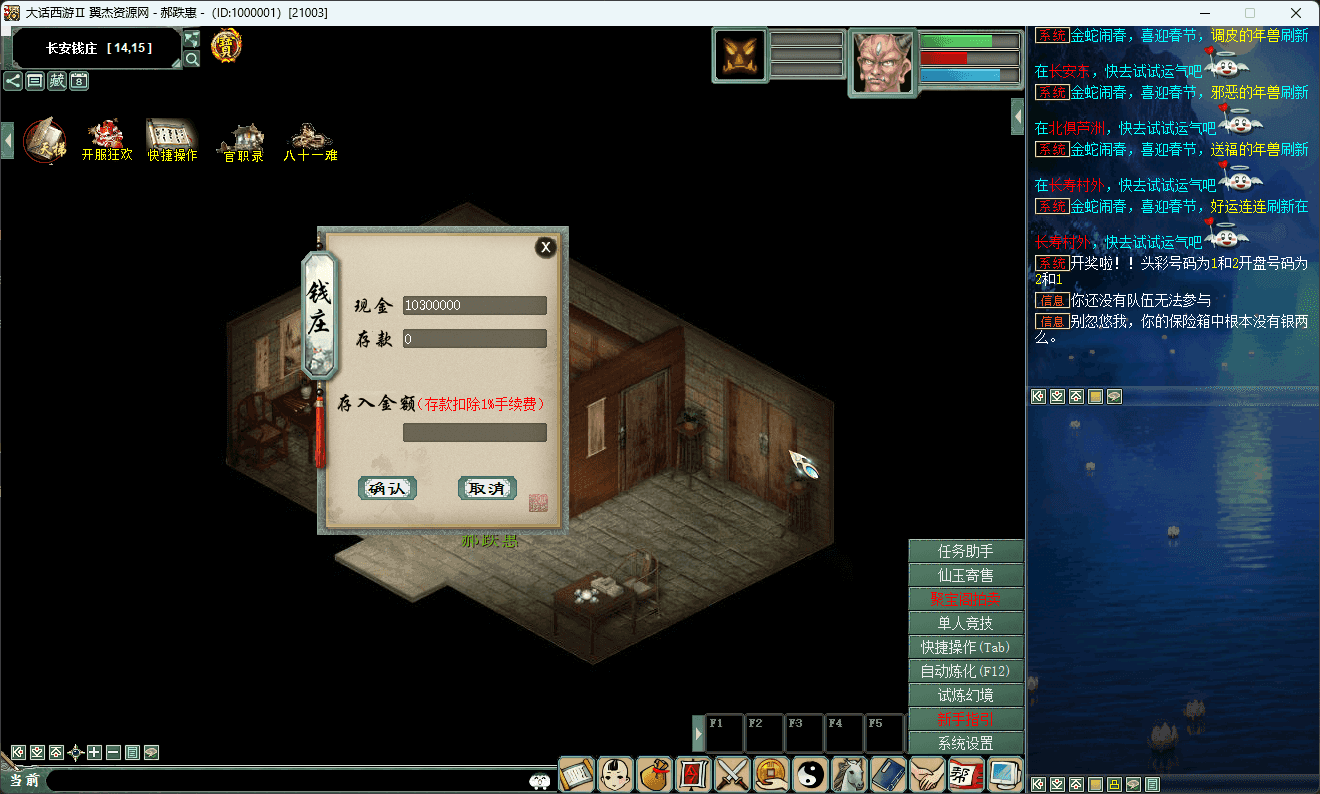Image resolution: width=1320 pixels, height=794 pixels.
Task: Open 仙玉寄售 from the side menu
Action: click(x=965, y=575)
